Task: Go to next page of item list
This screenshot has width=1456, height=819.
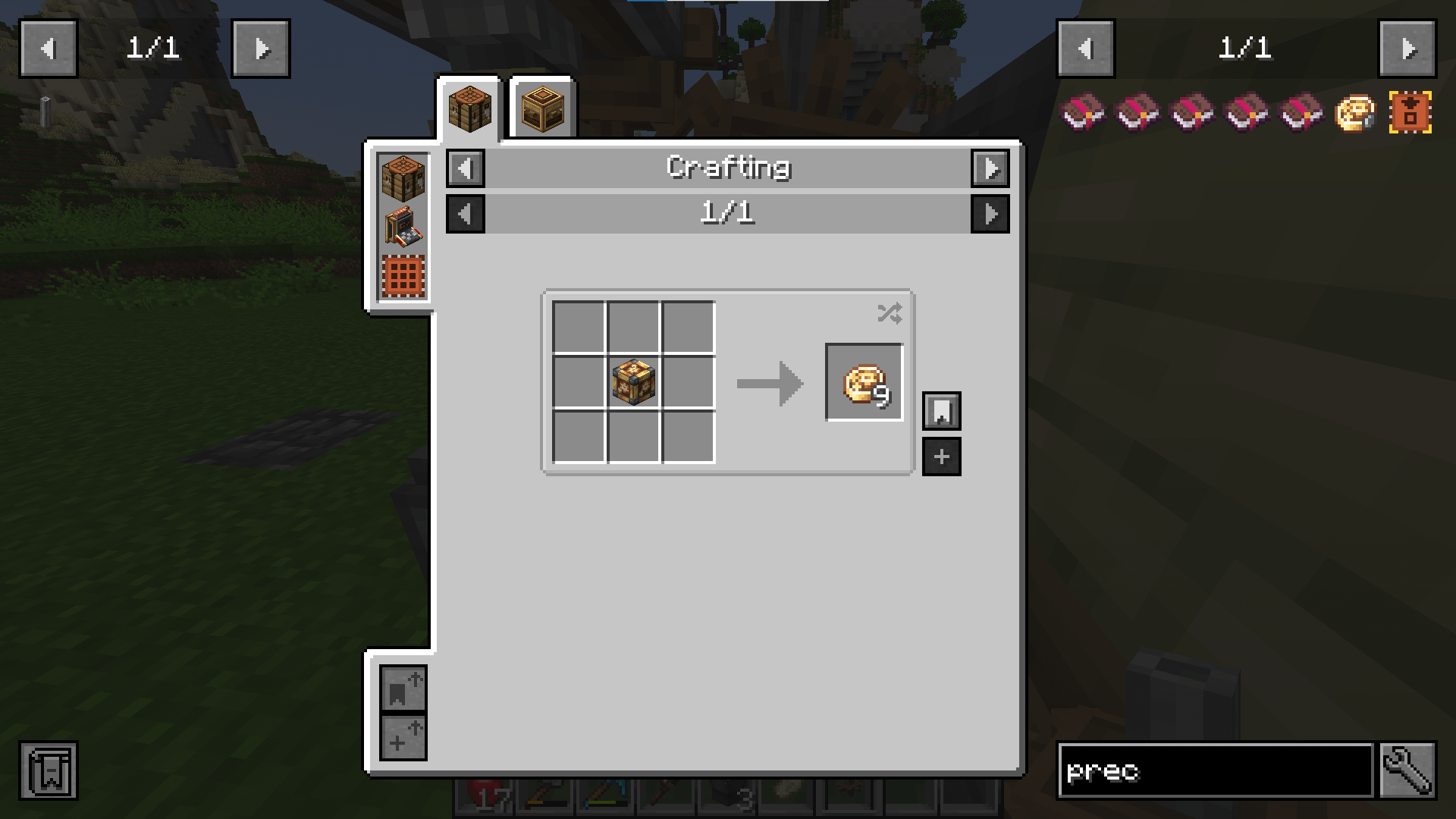Action: point(1407,49)
